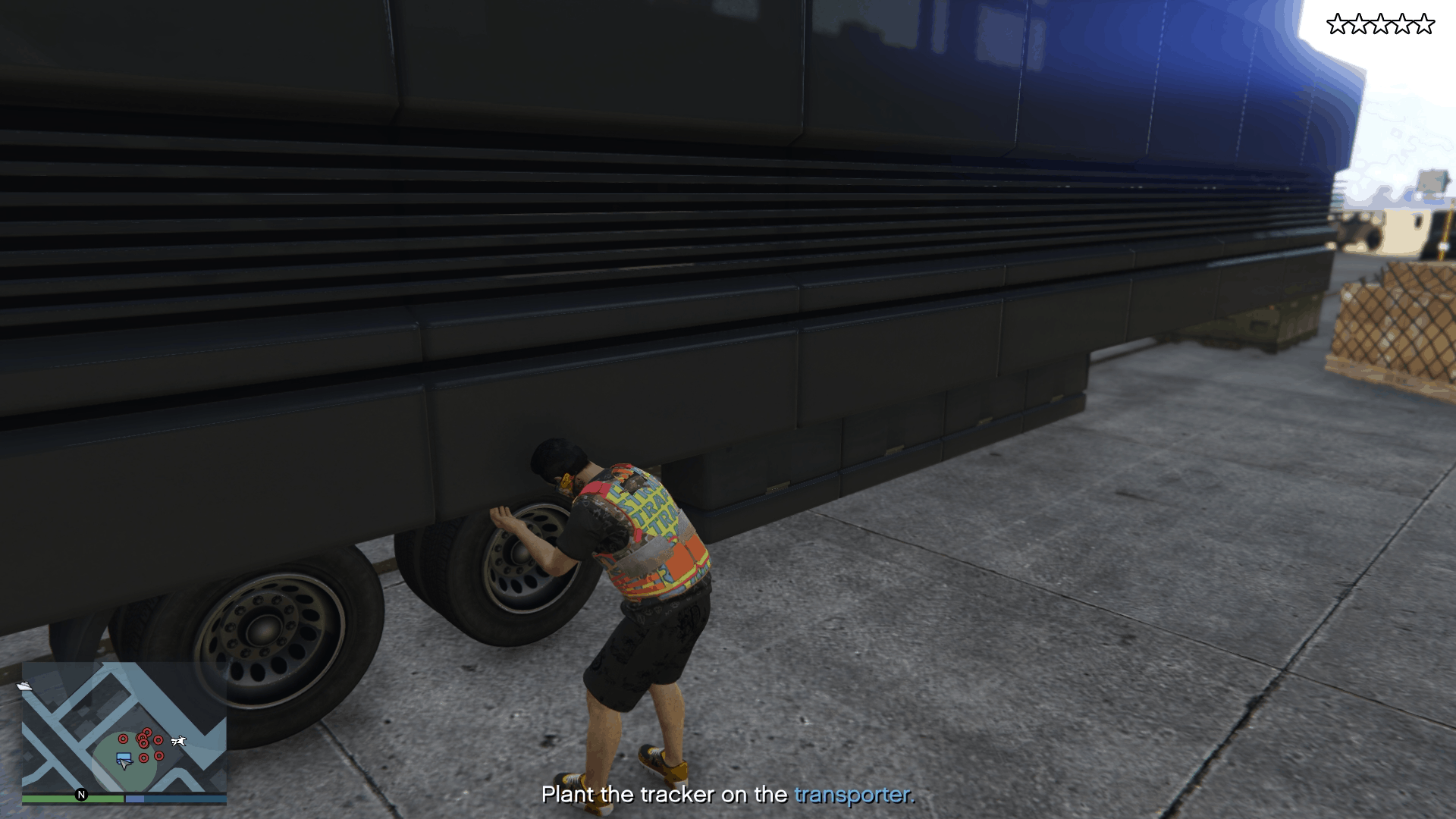Click the blue transporter blip on the minimap
1456x819 pixels.
click(124, 757)
